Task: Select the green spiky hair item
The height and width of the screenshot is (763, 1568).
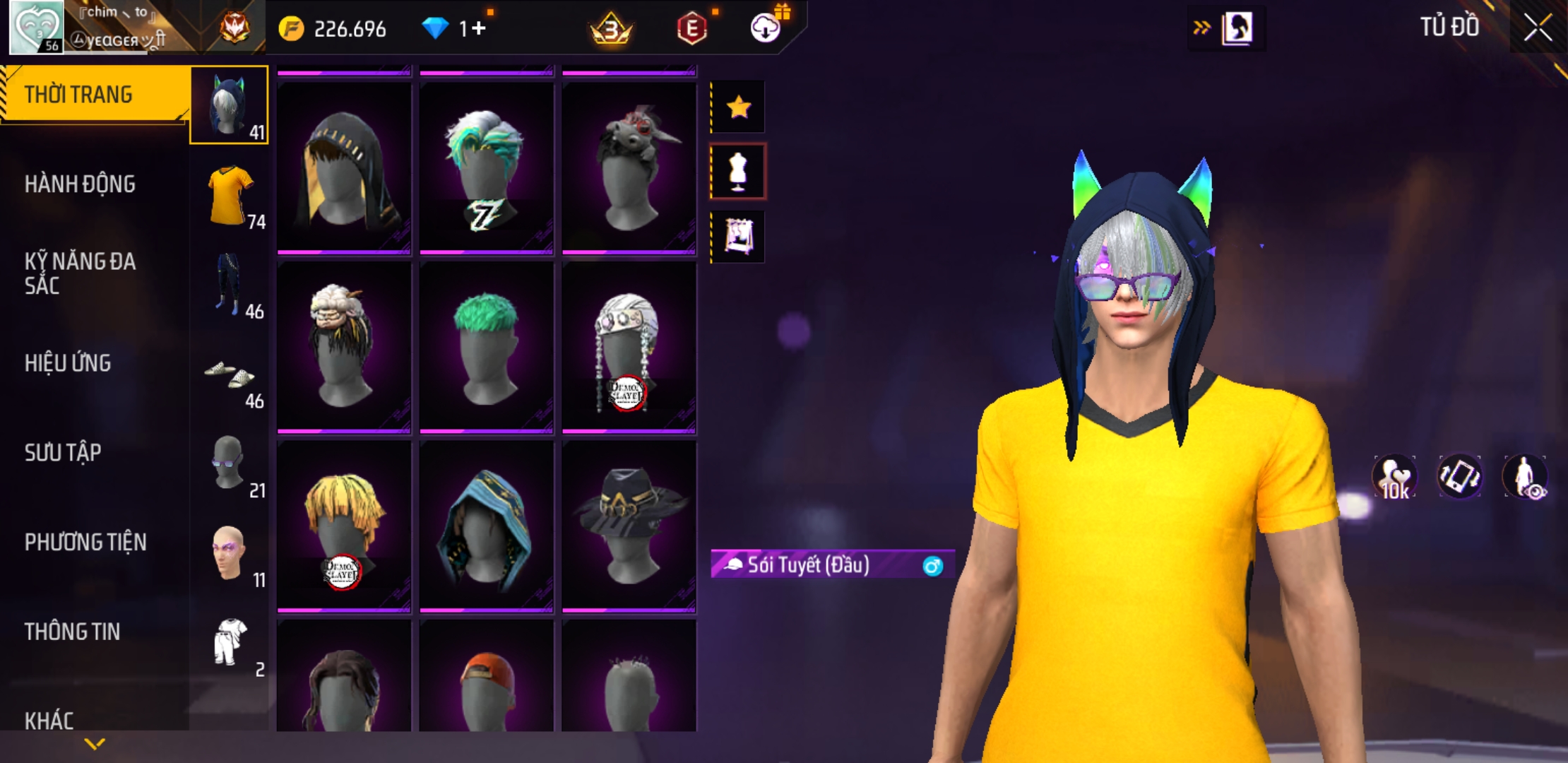Action: (x=486, y=346)
